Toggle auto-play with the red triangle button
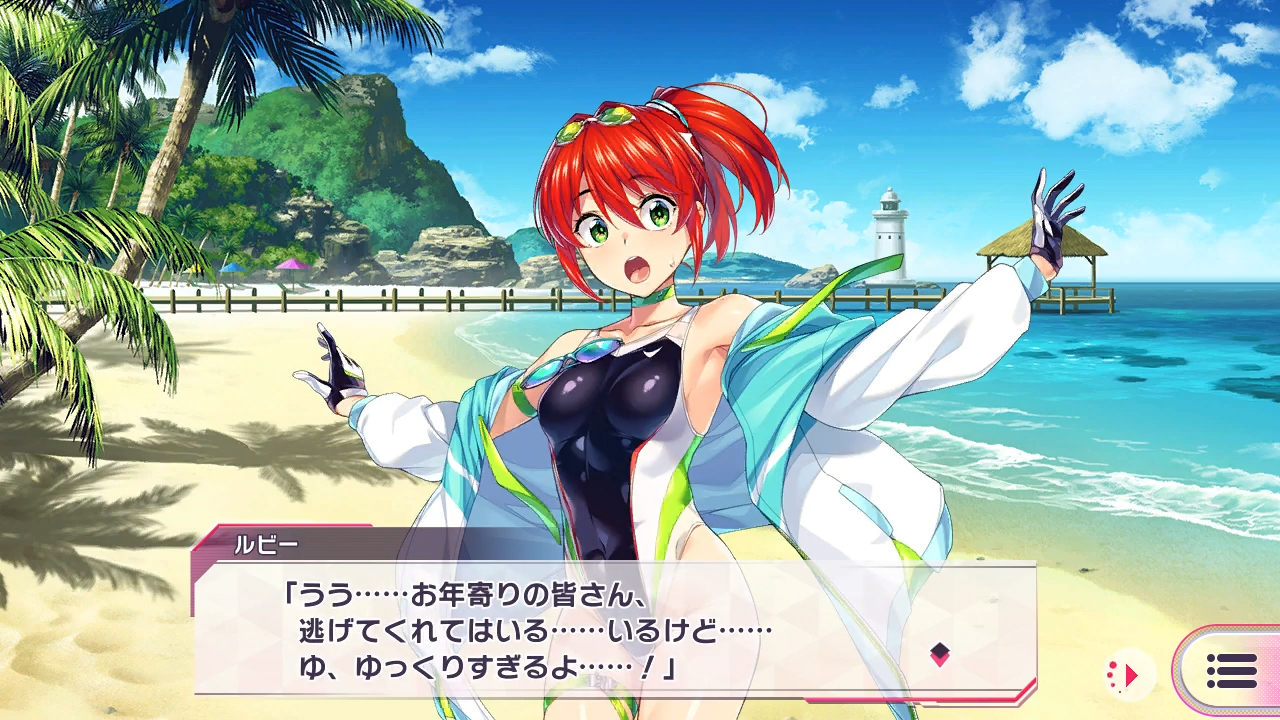The width and height of the screenshot is (1280, 720). (x=1130, y=676)
